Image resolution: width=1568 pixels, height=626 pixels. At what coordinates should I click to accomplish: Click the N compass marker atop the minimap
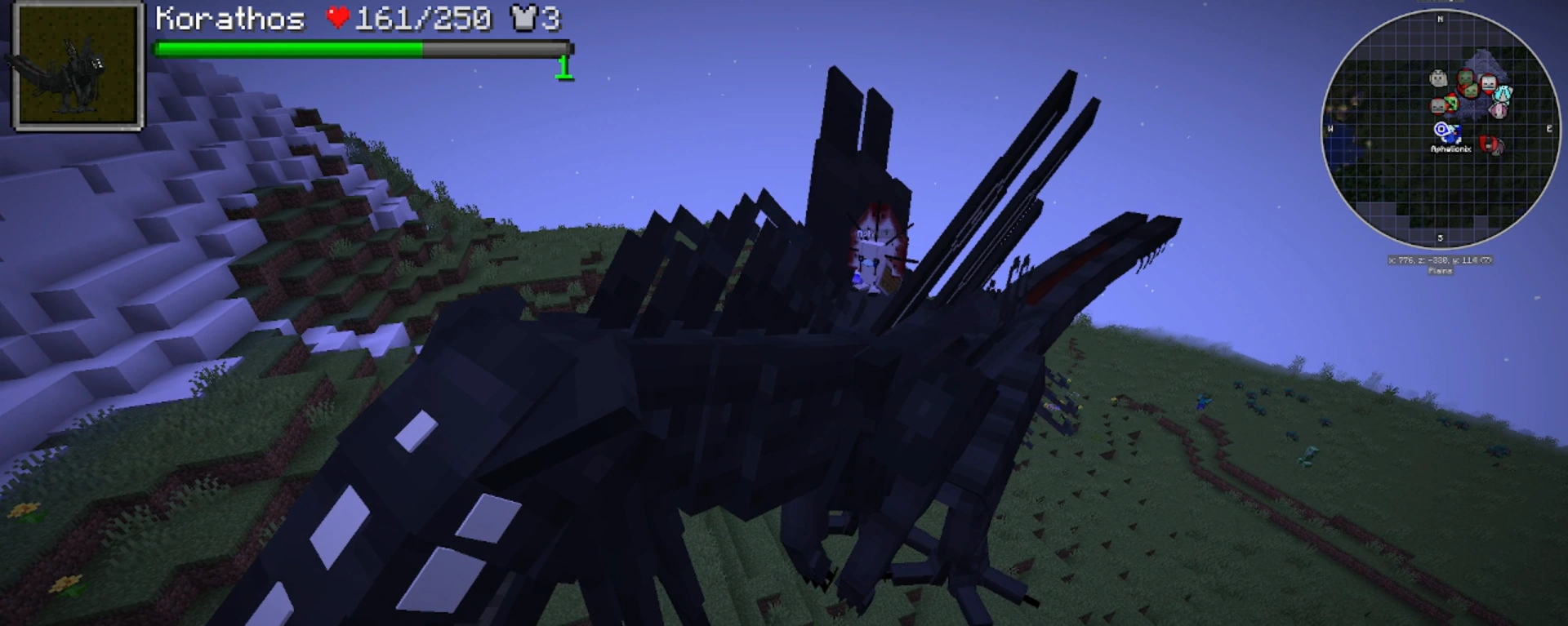(1439, 18)
